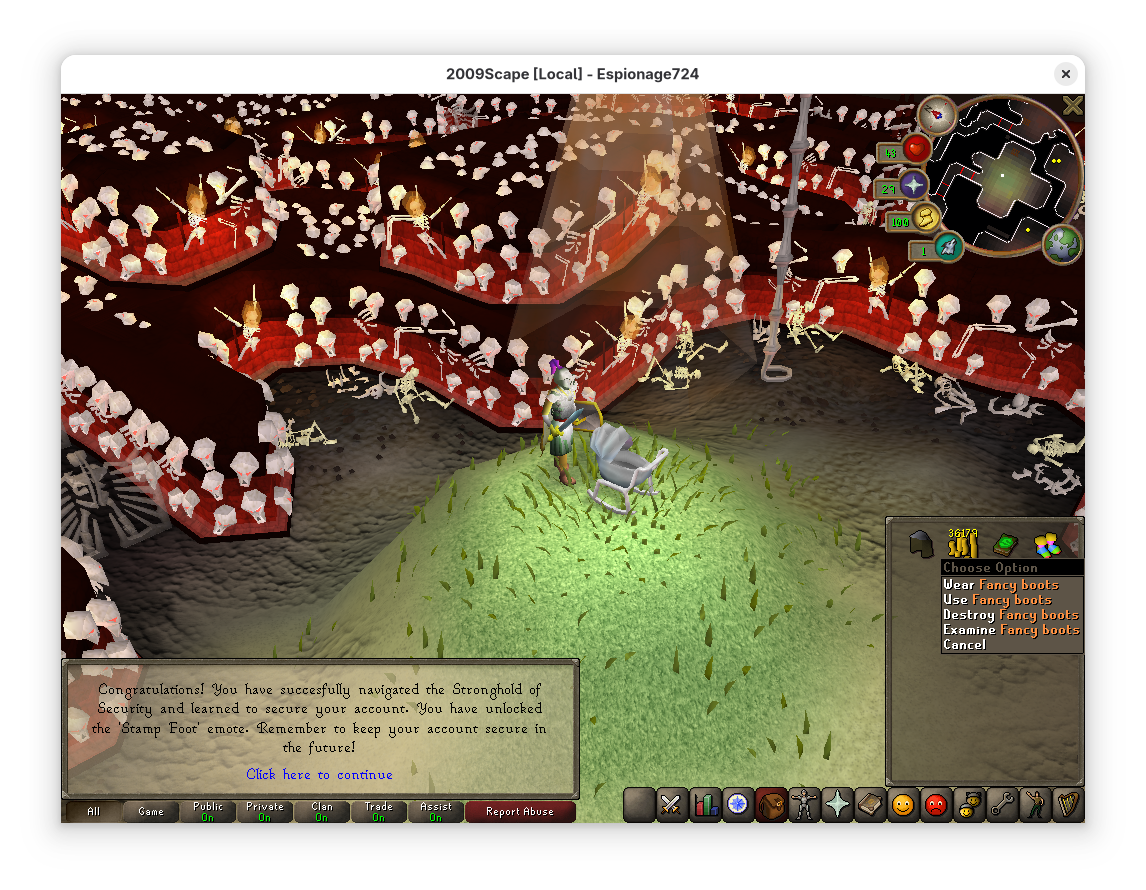Click the dark hood inventory item
Viewport: 1146px width, 890px height.
(920, 545)
